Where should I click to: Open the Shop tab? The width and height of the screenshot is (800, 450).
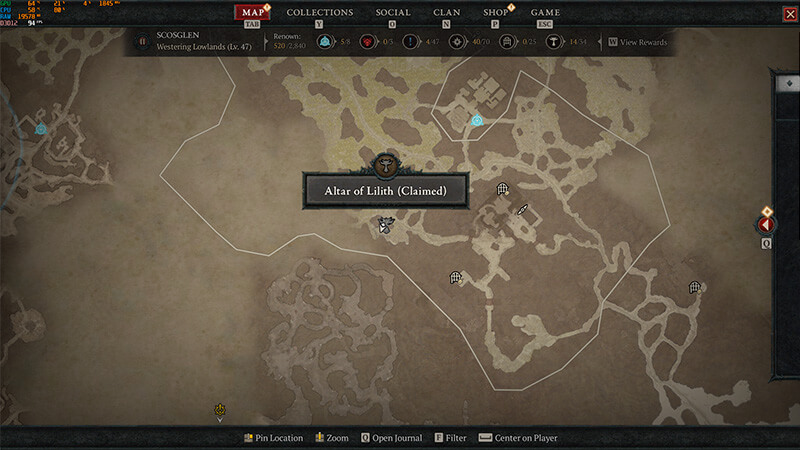pos(495,12)
